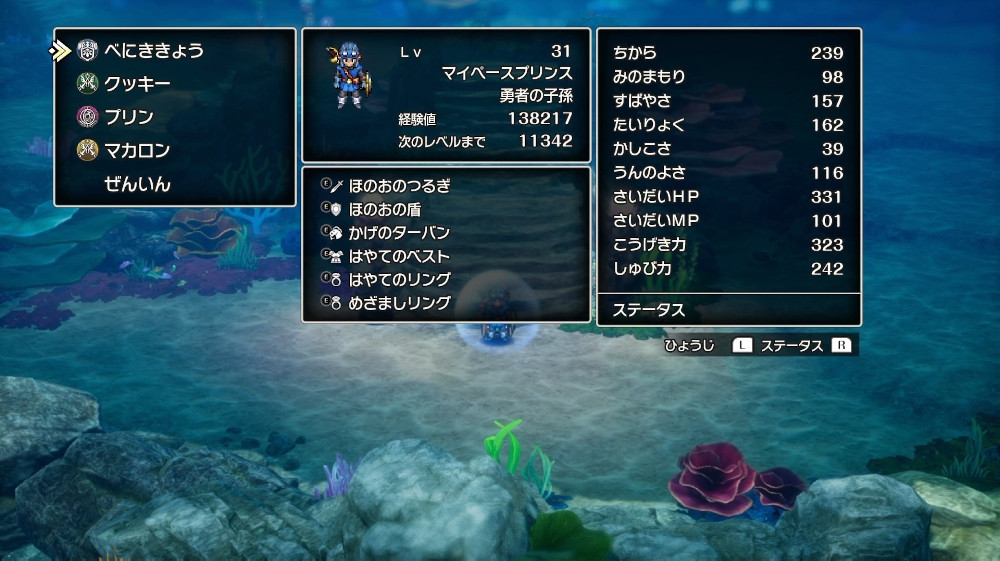This screenshot has height=561, width=1000.
Task: Select the はやてのリング accessory slot
Action: [x=399, y=279]
